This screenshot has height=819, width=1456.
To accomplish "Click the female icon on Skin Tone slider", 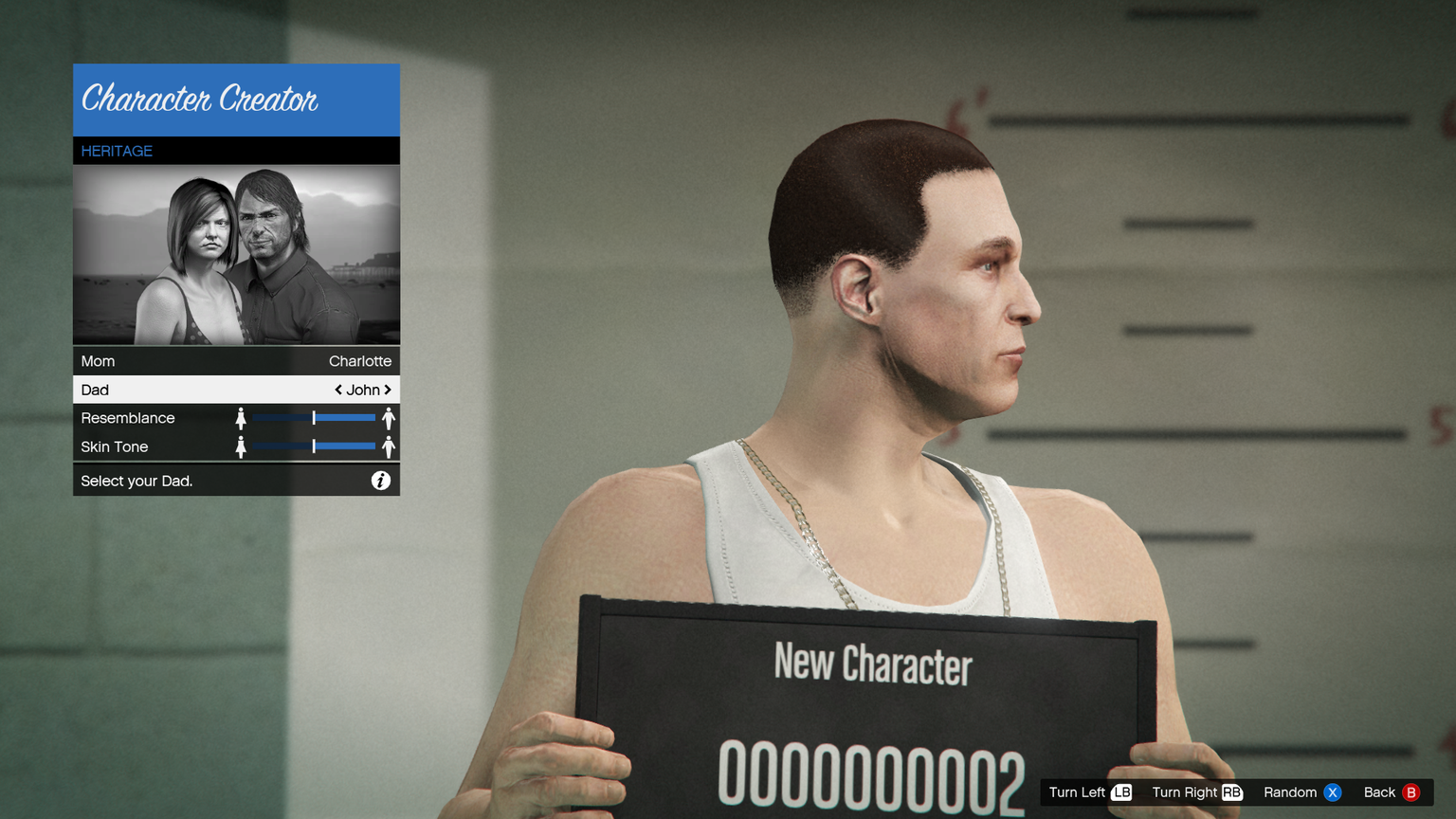I will [241, 446].
